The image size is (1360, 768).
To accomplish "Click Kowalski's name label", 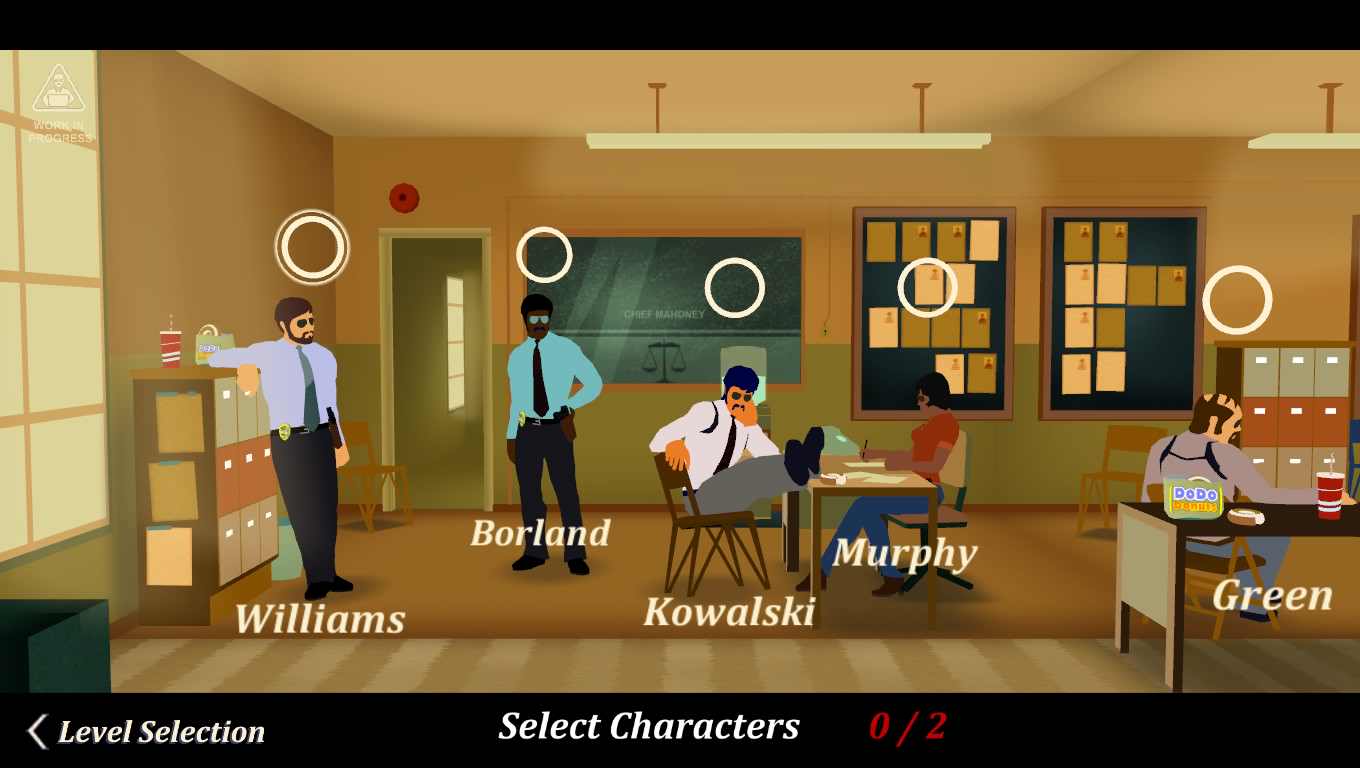I will pyautogui.click(x=731, y=613).
